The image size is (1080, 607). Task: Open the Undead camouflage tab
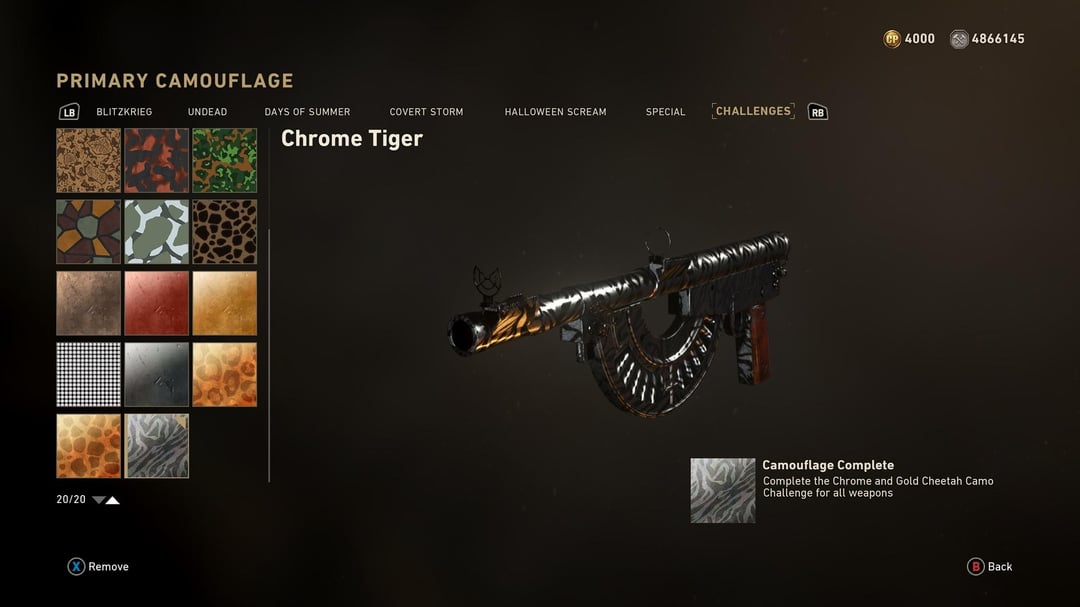(207, 112)
